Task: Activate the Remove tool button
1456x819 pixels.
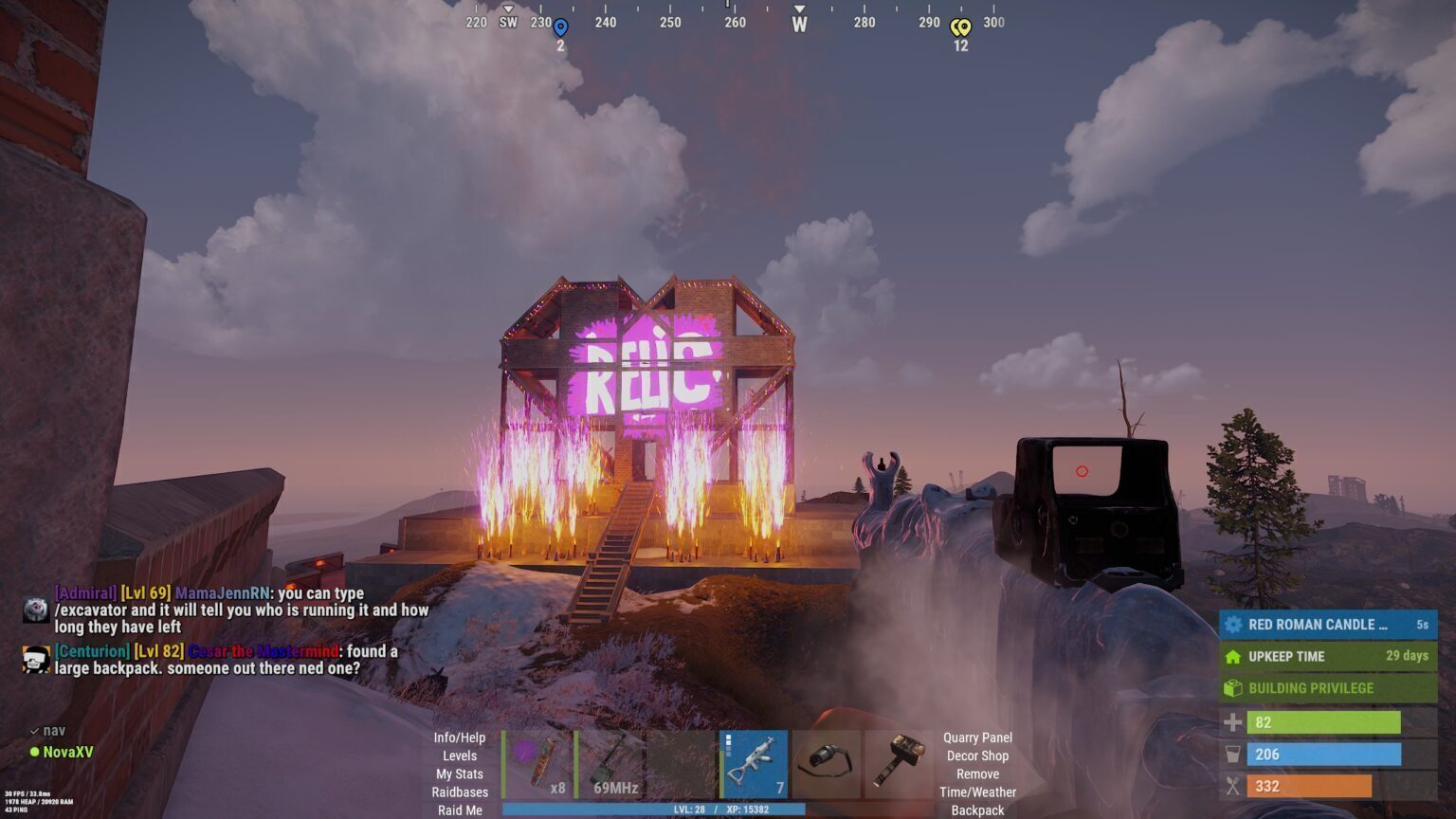Action: coord(977,773)
